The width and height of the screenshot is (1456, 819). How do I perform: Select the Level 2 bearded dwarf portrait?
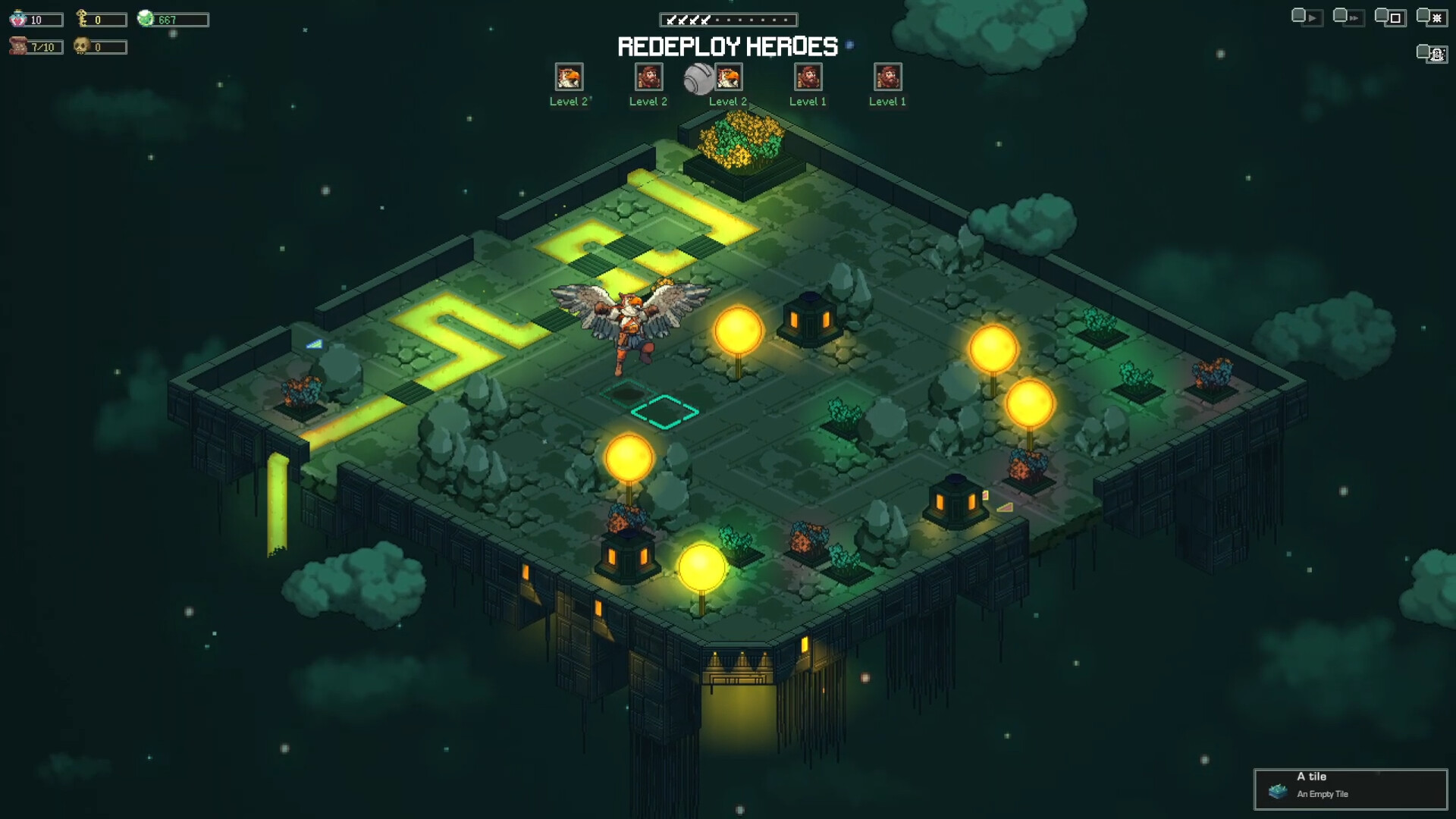click(x=648, y=77)
